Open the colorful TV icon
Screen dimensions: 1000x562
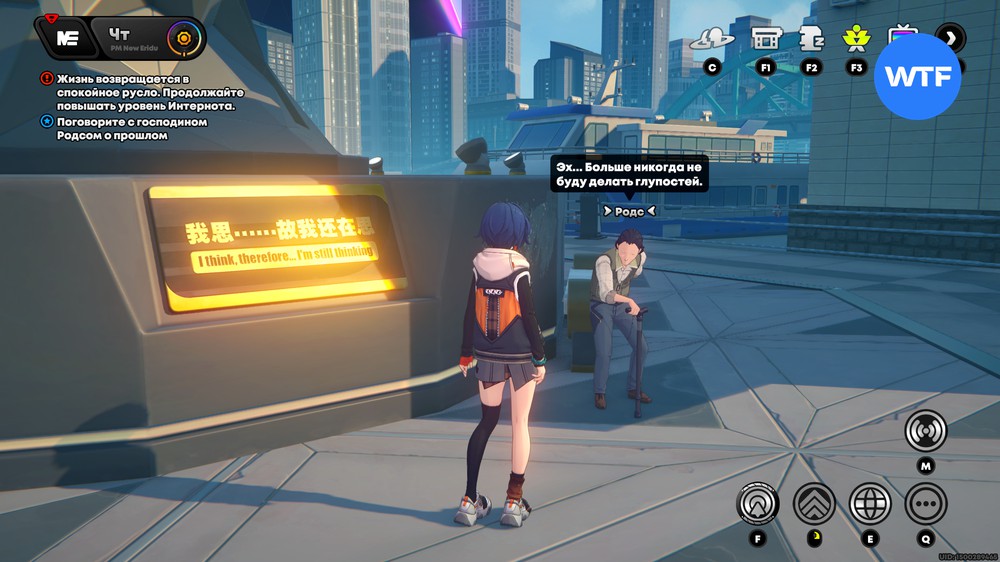point(903,36)
